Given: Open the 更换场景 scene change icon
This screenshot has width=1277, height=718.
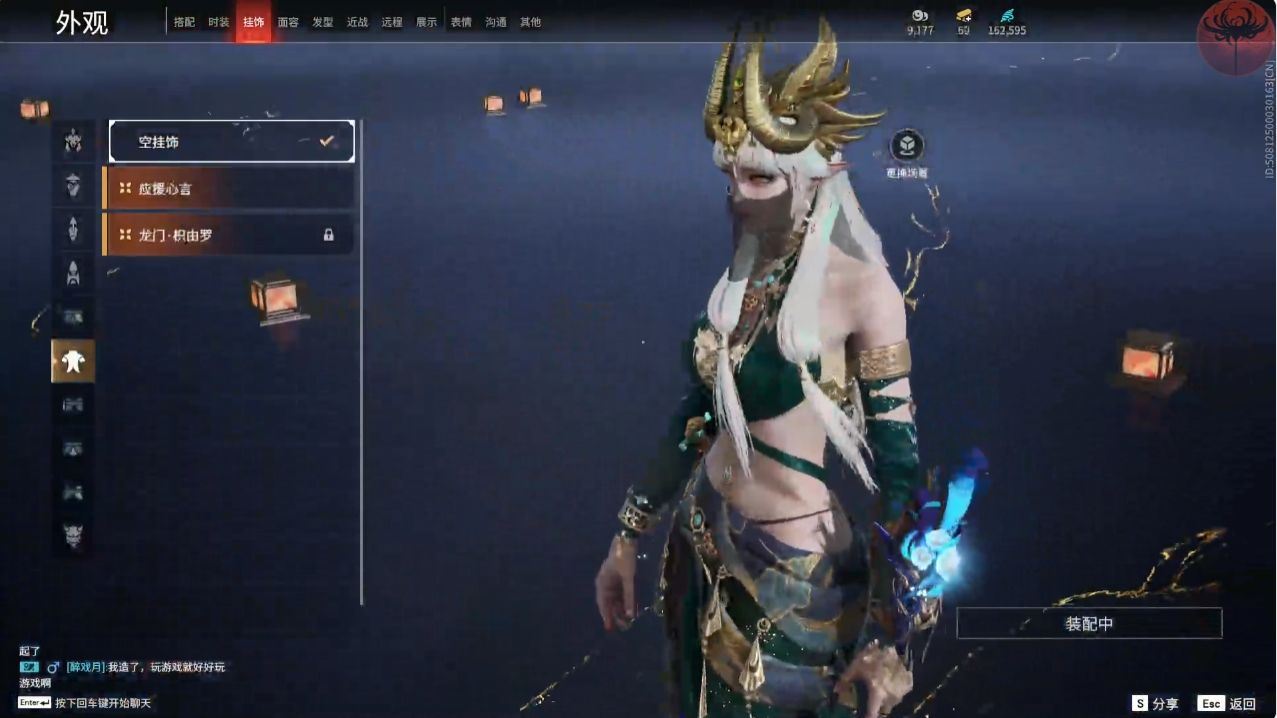Looking at the screenshot, I should (x=906, y=148).
